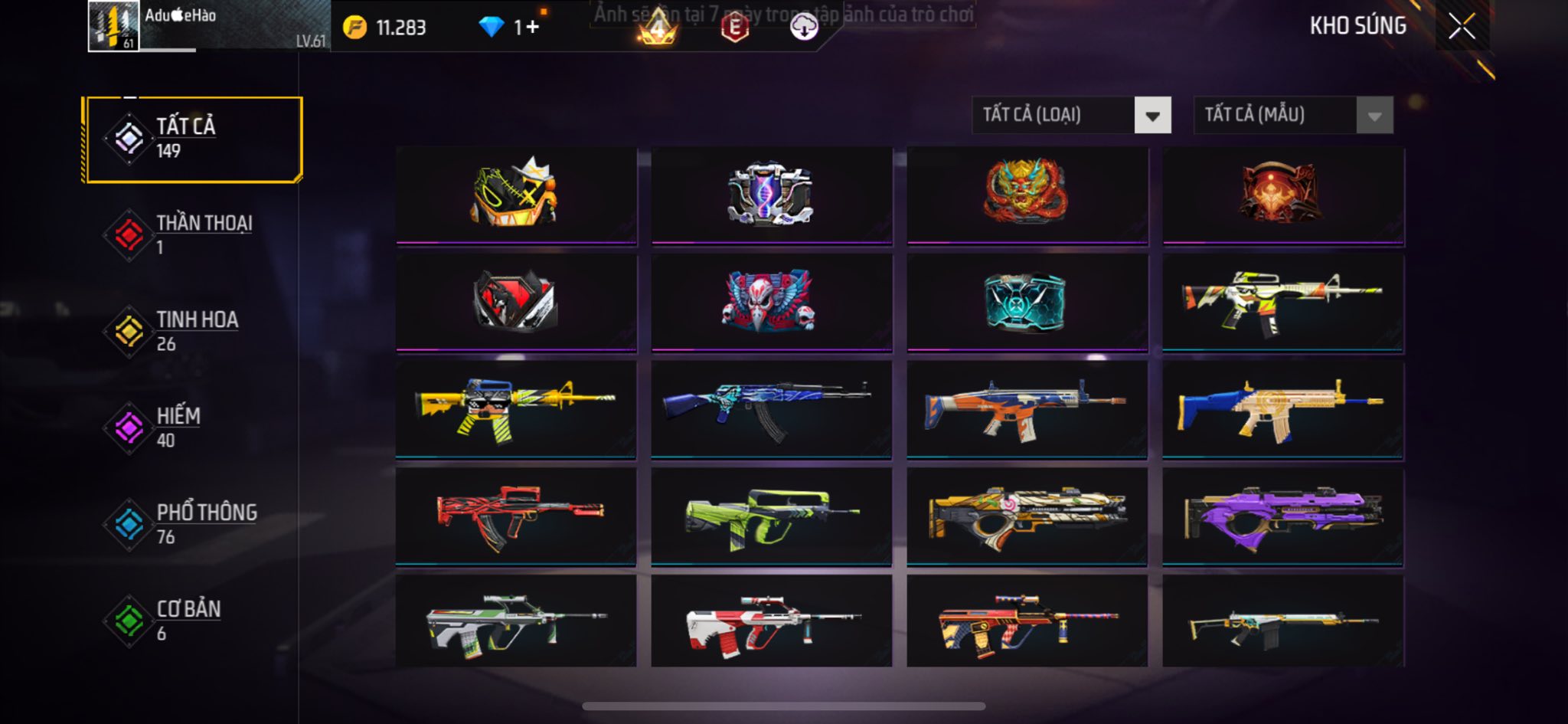Select the teal cyber loot box skin
Screen dimensions: 1568x724
[x=1027, y=302]
